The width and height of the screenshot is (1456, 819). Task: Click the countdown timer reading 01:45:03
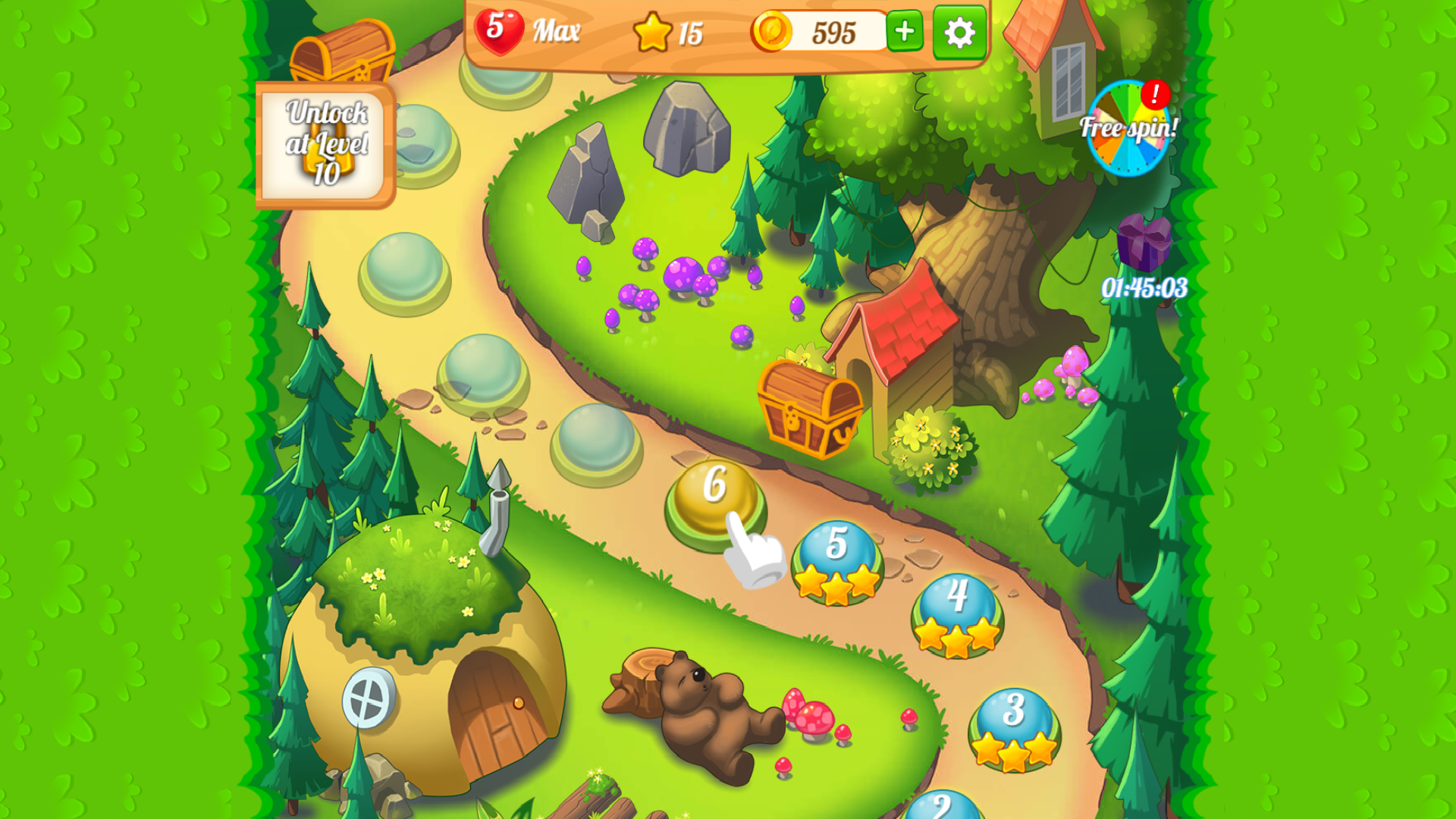pos(1144,288)
